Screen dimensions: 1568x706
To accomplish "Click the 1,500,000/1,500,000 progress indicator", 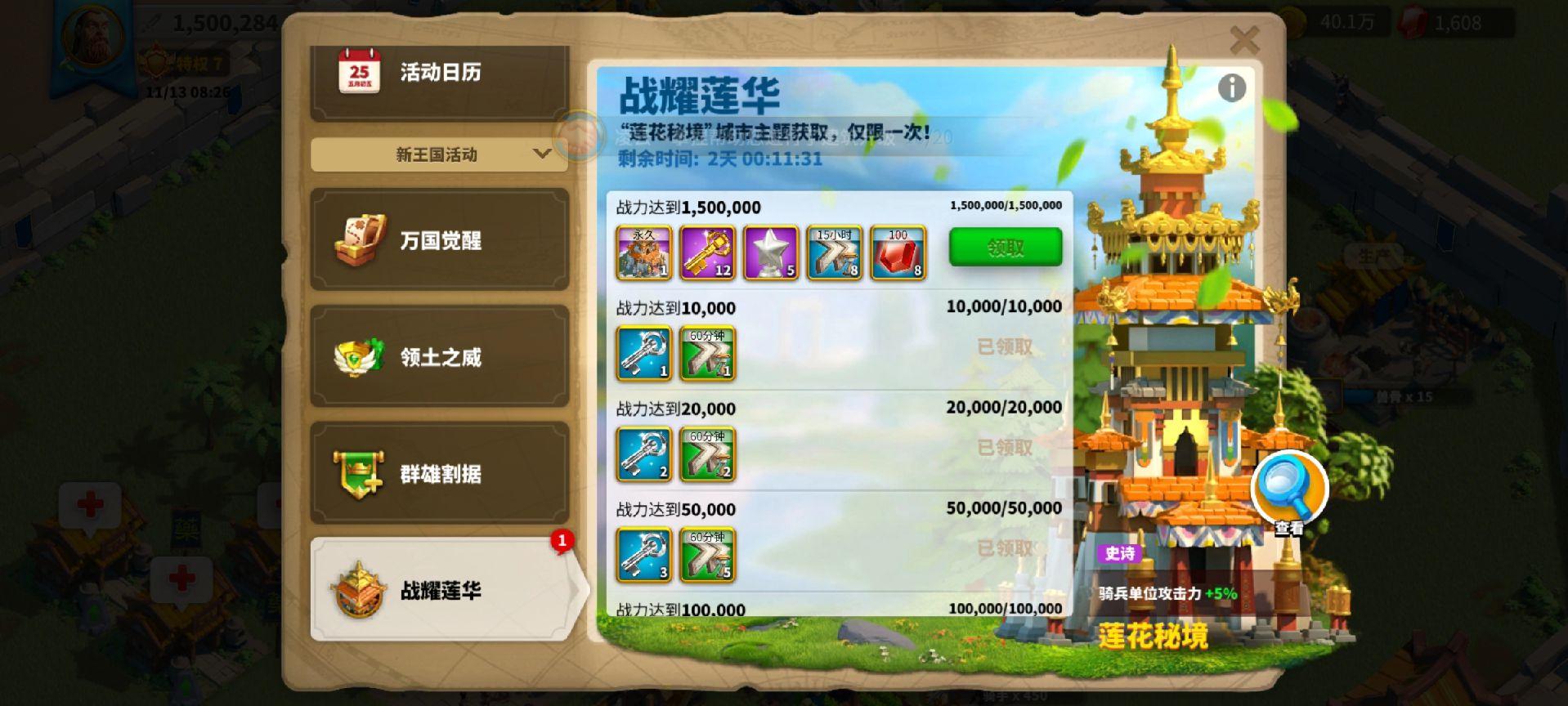I will [x=1004, y=207].
